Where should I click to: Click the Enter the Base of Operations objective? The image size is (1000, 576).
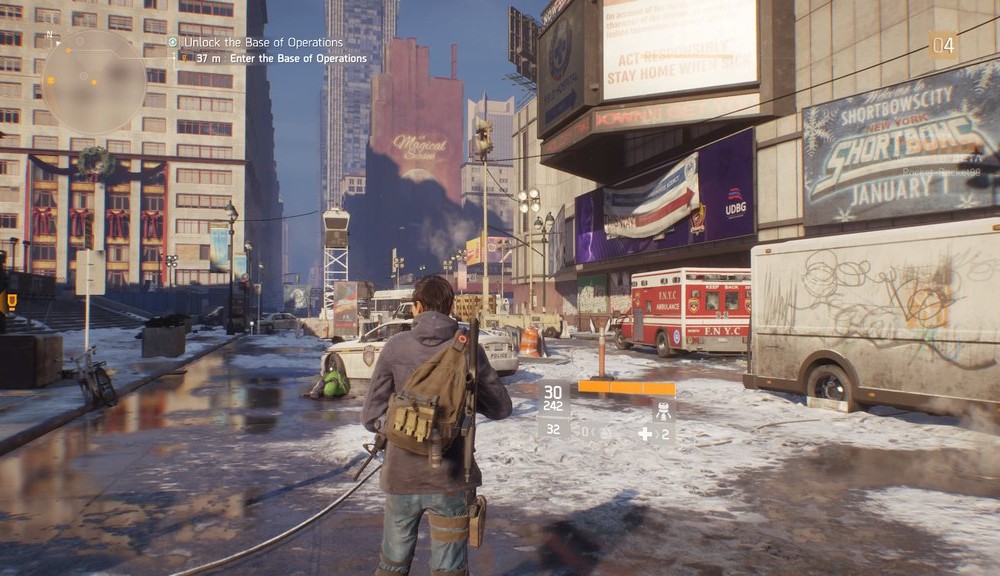pyautogui.click(x=298, y=58)
